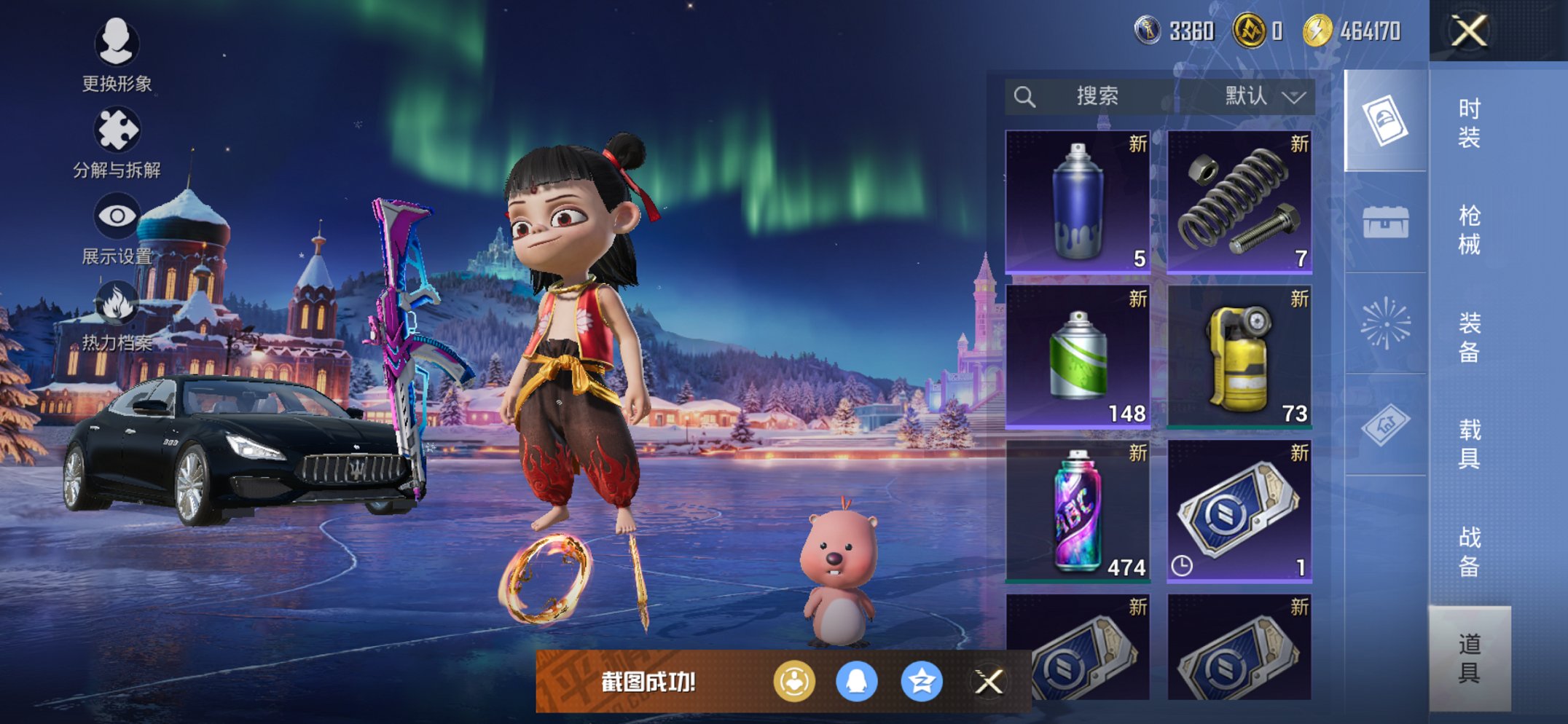
Task: Select the blue spray paint can item
Action: pyautogui.click(x=1078, y=202)
